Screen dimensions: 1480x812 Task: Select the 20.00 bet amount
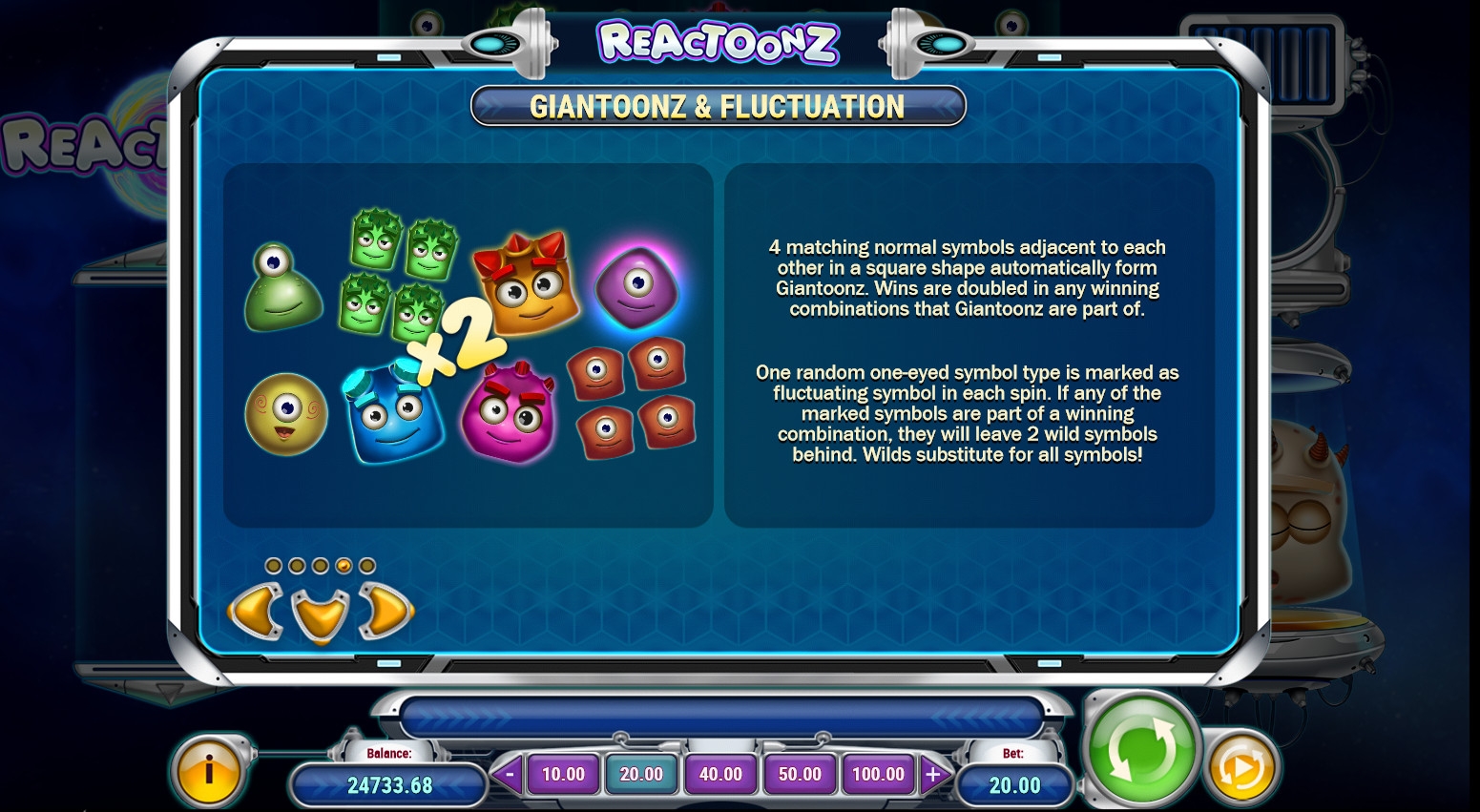pos(641,774)
